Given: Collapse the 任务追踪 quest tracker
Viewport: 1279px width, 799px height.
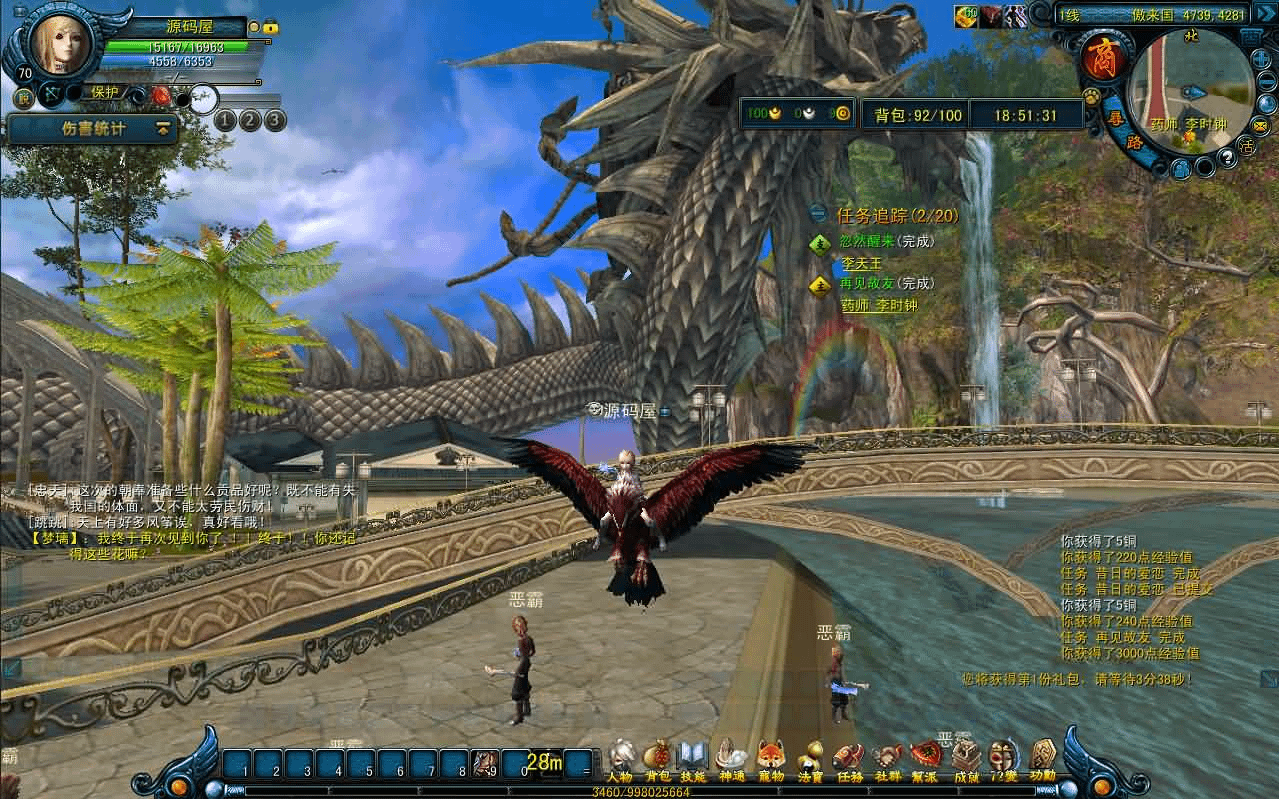Looking at the screenshot, I should coord(818,214).
